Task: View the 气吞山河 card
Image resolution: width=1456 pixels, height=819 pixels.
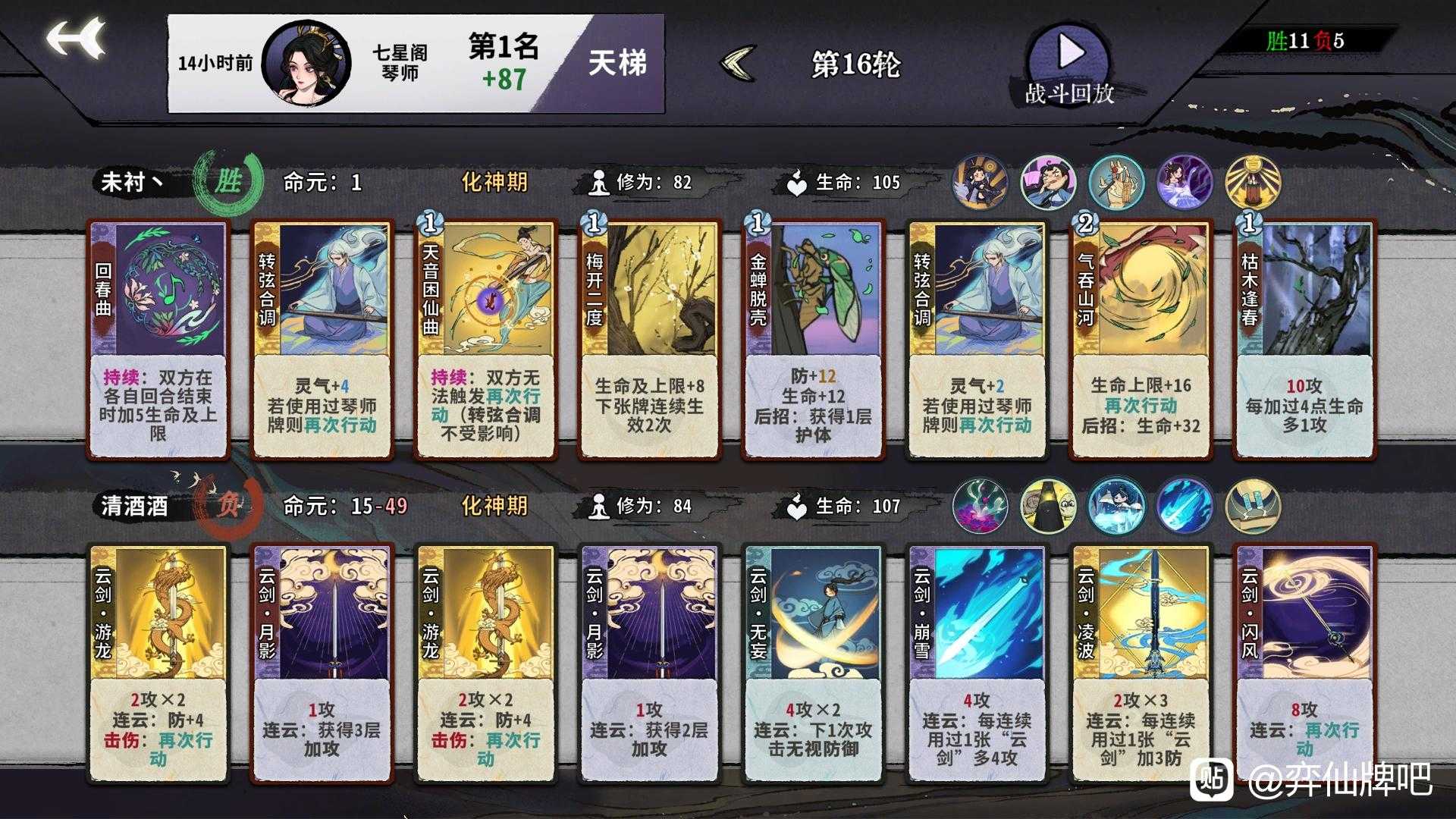Action: (1142, 337)
